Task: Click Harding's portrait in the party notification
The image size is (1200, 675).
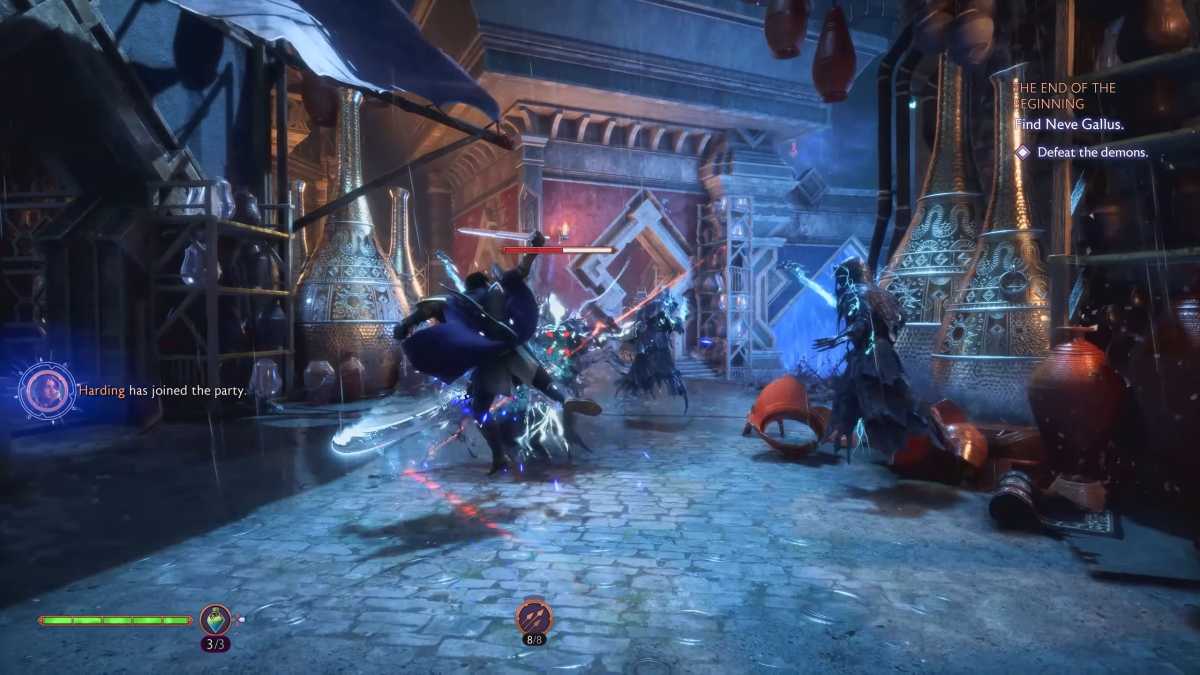Action: point(47,390)
